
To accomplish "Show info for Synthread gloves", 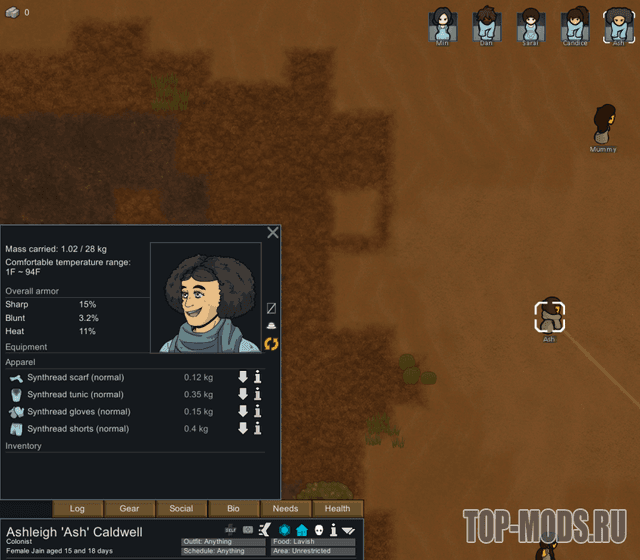I will point(257,411).
